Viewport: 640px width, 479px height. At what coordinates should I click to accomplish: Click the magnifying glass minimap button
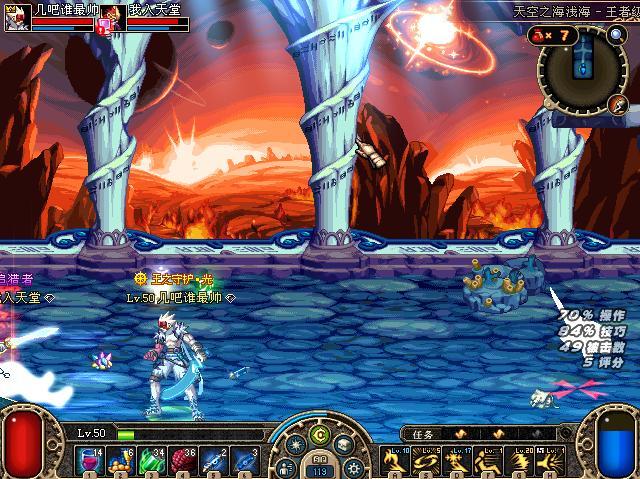[616, 36]
